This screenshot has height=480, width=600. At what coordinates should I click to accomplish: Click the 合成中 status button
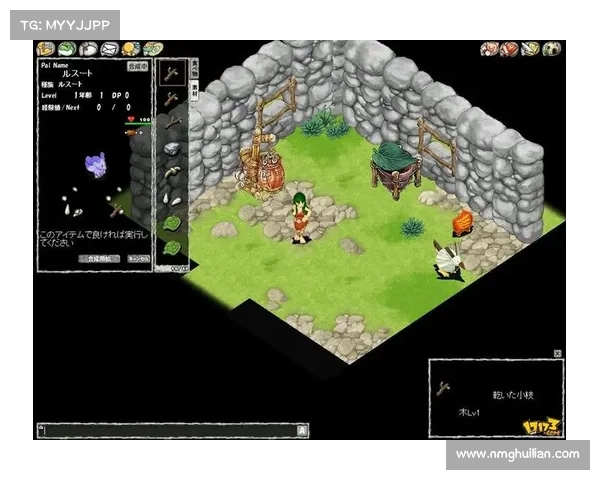137,65
